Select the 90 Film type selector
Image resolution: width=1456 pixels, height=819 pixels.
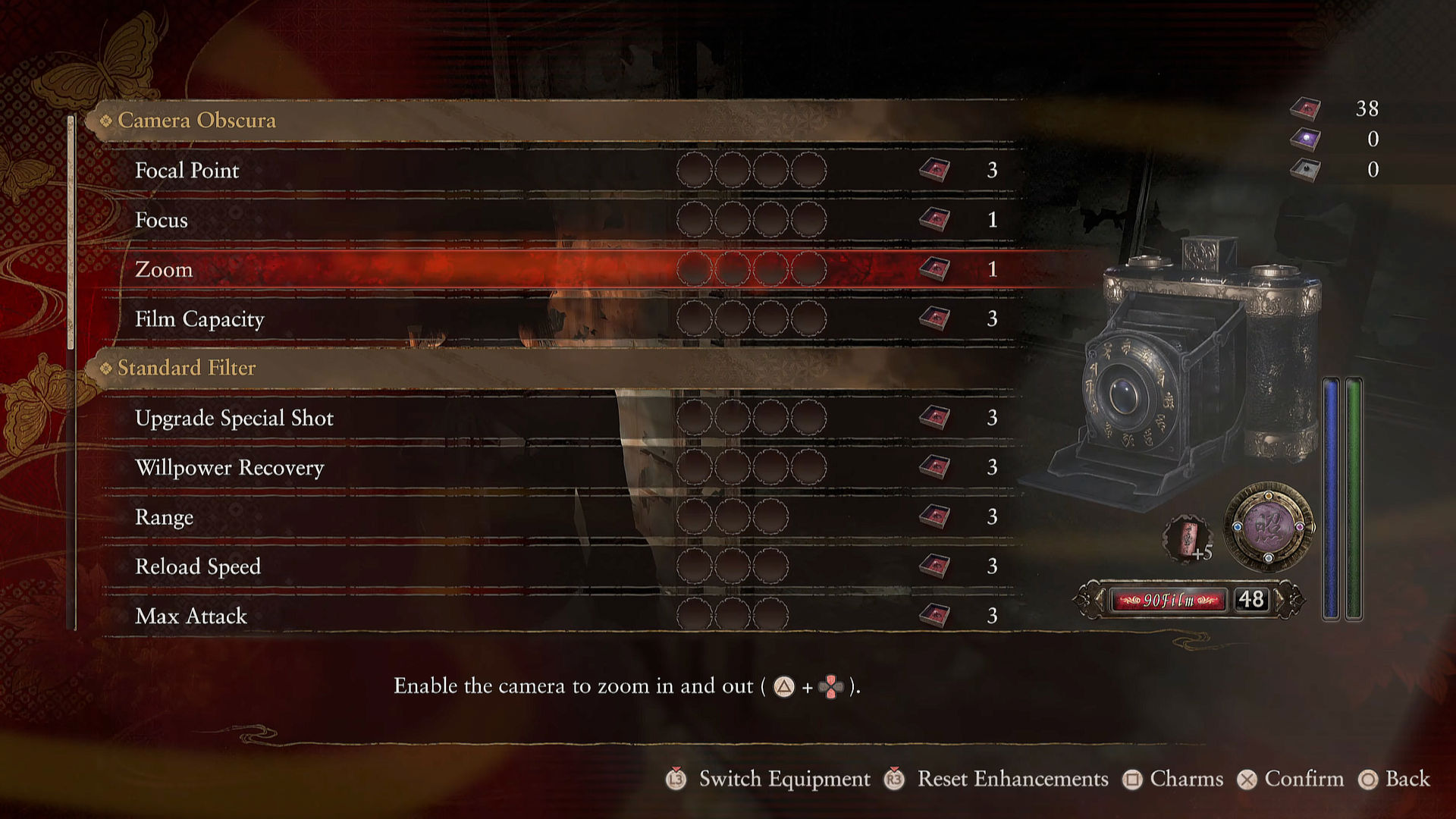coord(1169,600)
